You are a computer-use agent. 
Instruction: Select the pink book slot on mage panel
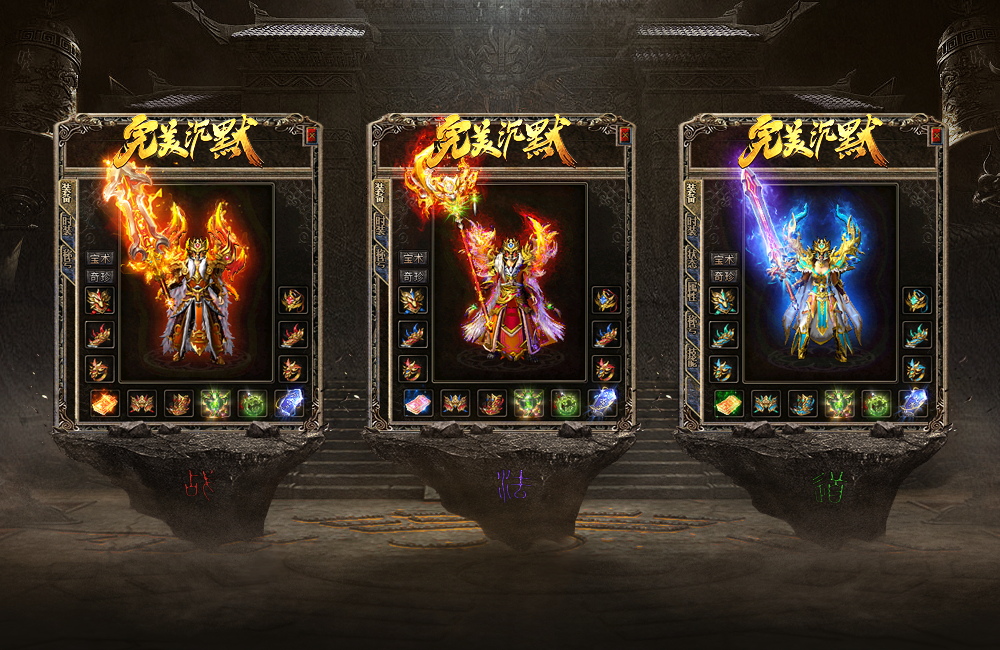pos(418,403)
